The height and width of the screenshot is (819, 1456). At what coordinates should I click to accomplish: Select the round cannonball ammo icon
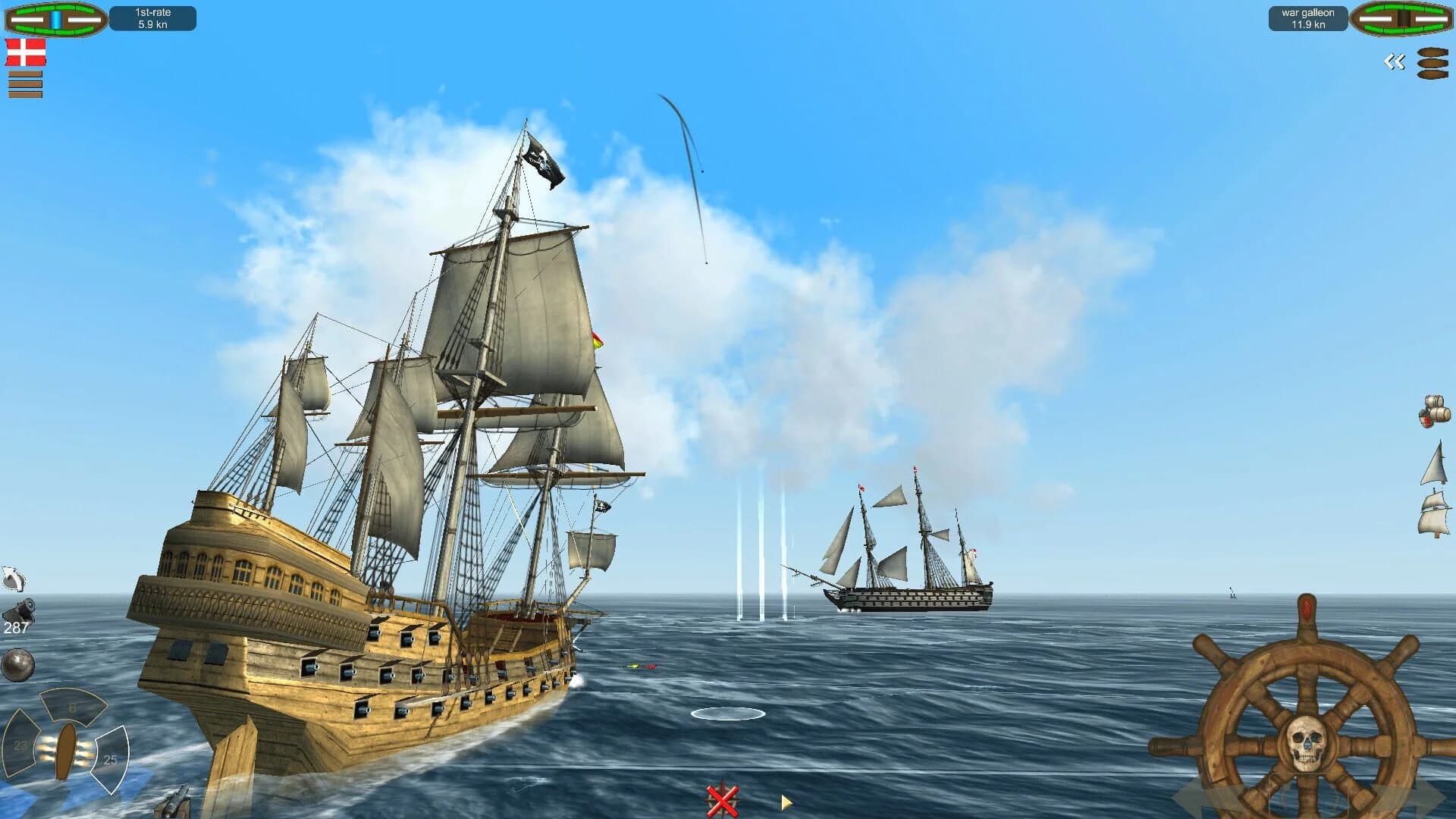(x=17, y=665)
